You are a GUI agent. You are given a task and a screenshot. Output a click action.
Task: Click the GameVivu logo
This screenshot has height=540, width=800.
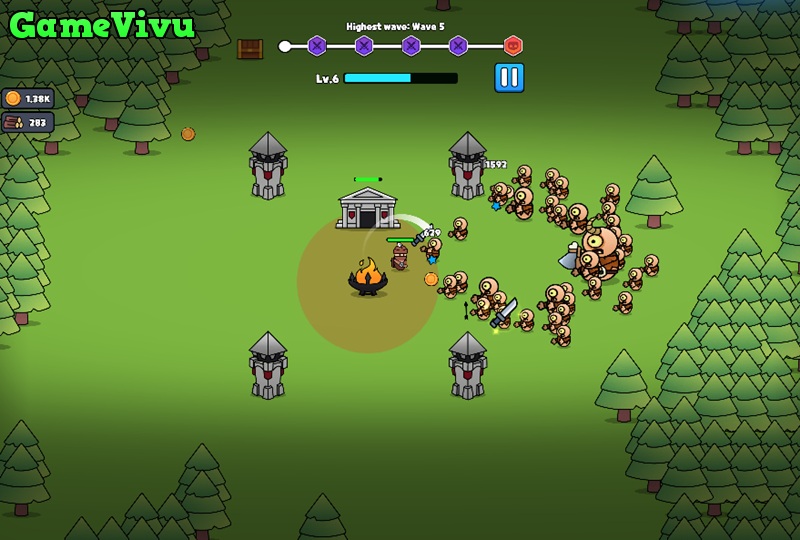tap(100, 24)
